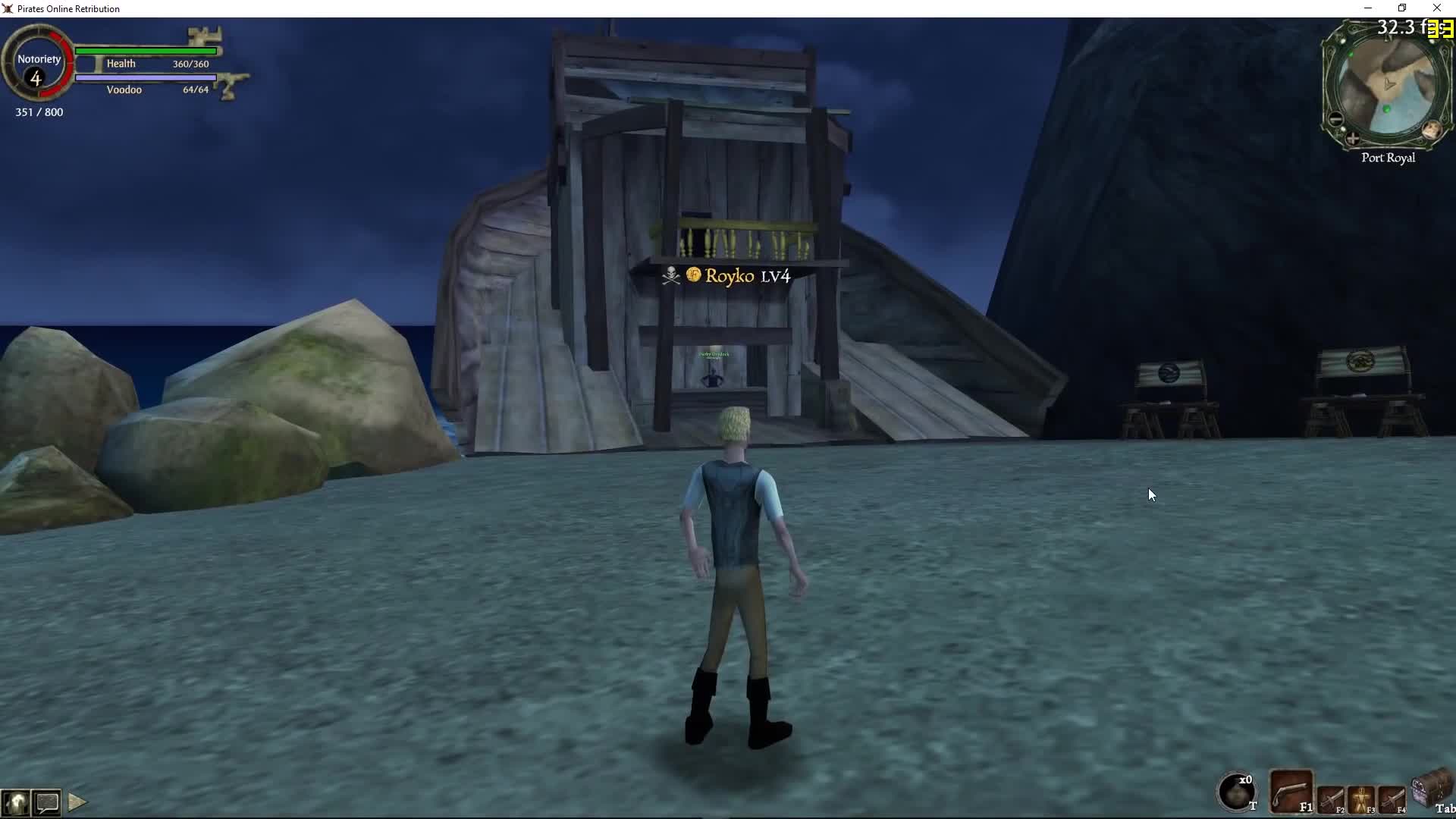Zoom out the minimap with minus button

point(1335,119)
